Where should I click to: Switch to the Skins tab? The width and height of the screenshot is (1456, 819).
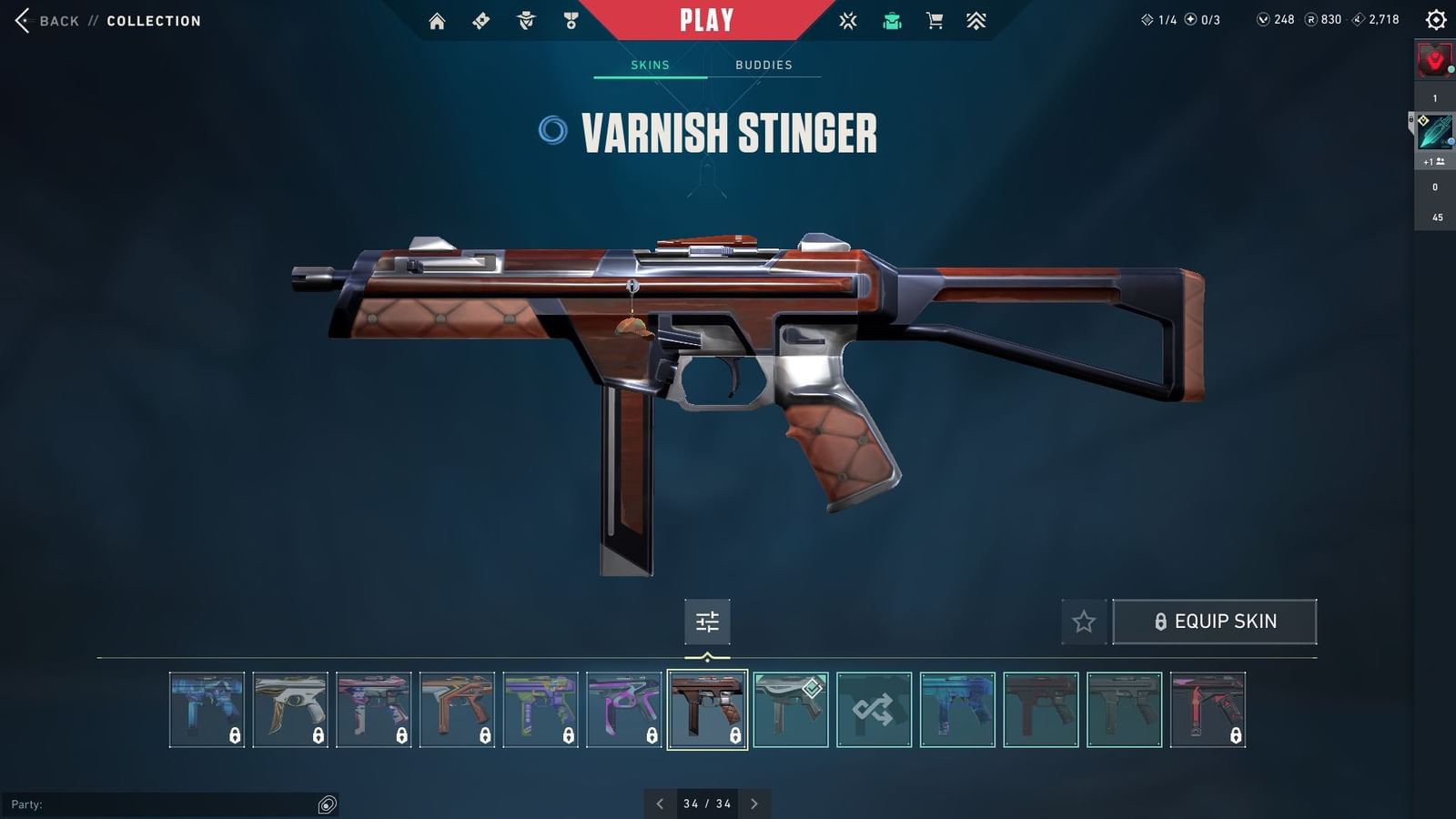[x=650, y=65]
